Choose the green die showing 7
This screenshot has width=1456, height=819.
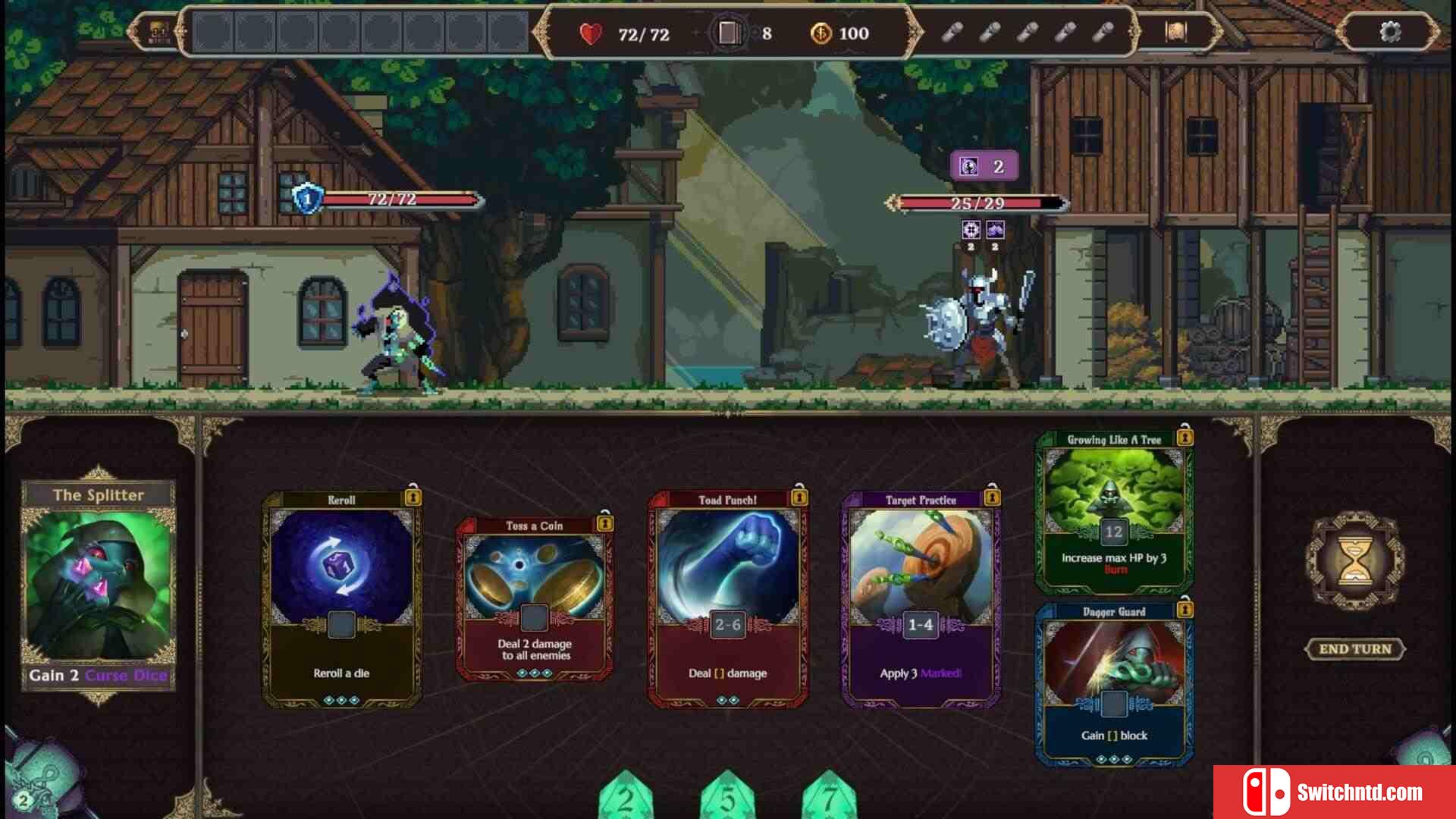[829, 798]
